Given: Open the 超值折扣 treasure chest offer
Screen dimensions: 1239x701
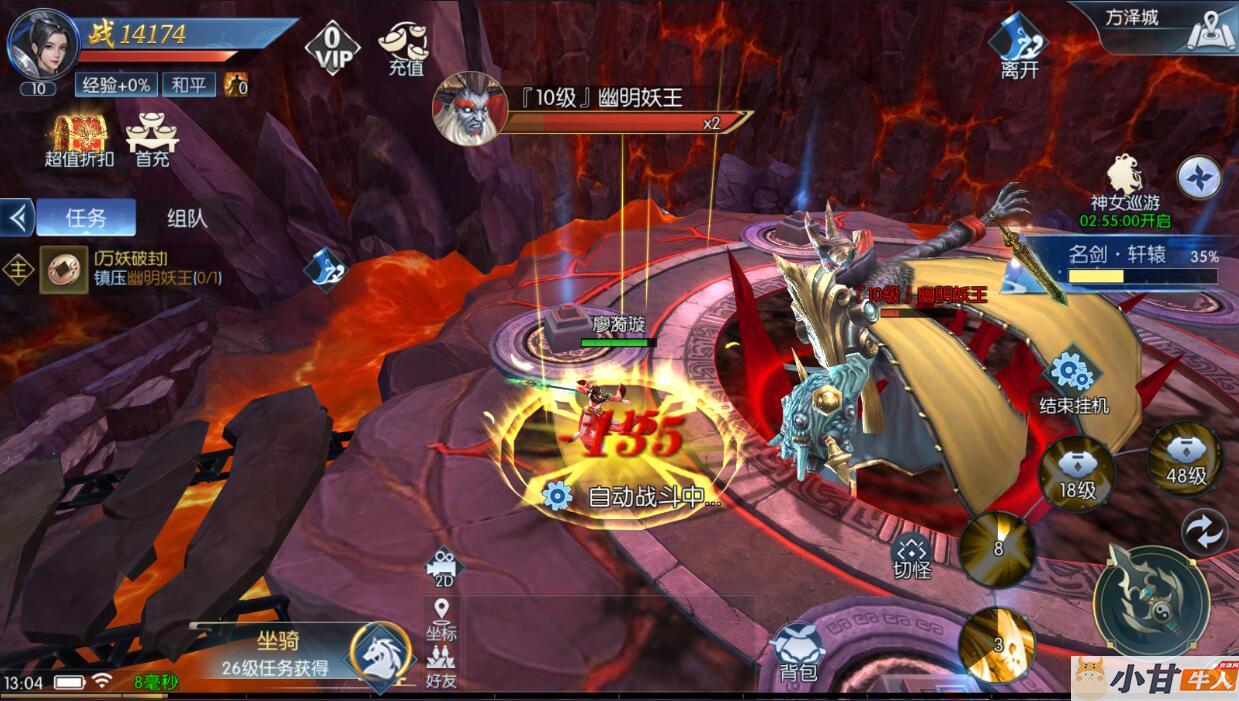Looking at the screenshot, I should pyautogui.click(x=79, y=138).
